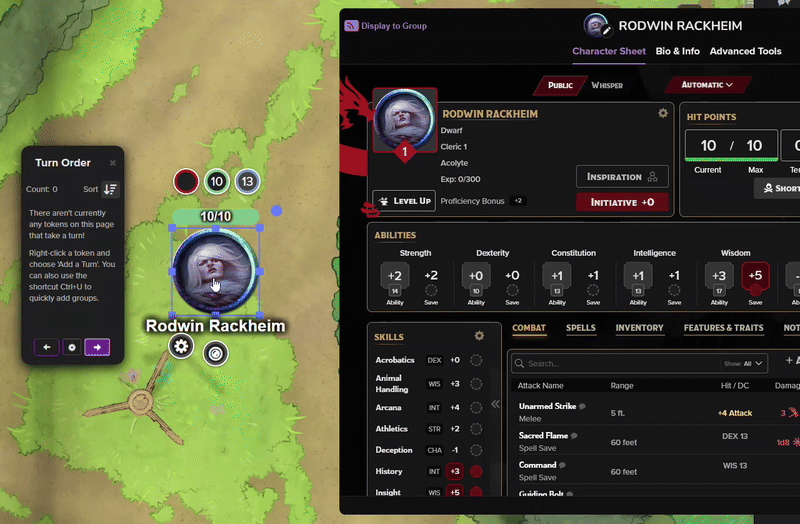Open the Inventory tab
The image size is (800, 524).
pos(639,328)
